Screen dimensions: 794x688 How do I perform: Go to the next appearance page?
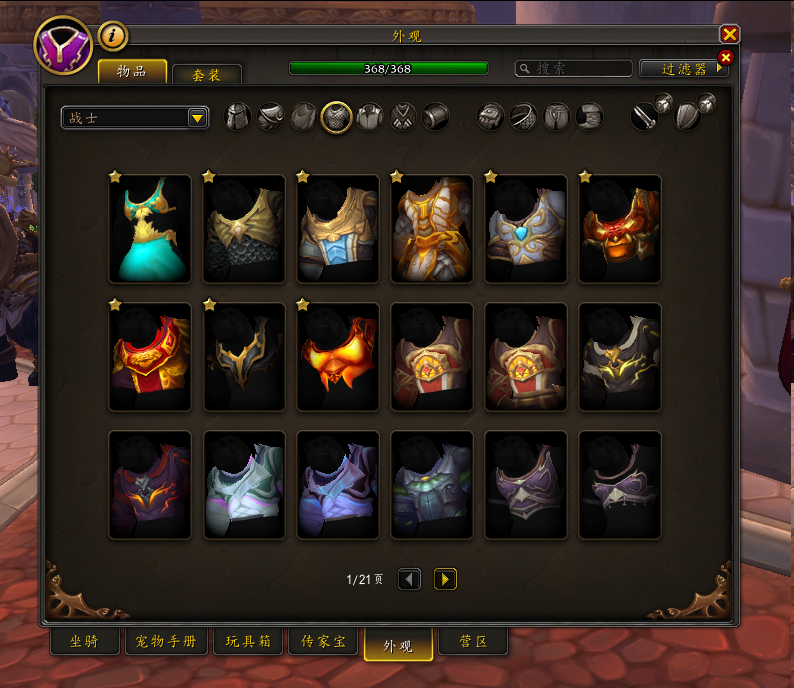pyautogui.click(x=445, y=579)
